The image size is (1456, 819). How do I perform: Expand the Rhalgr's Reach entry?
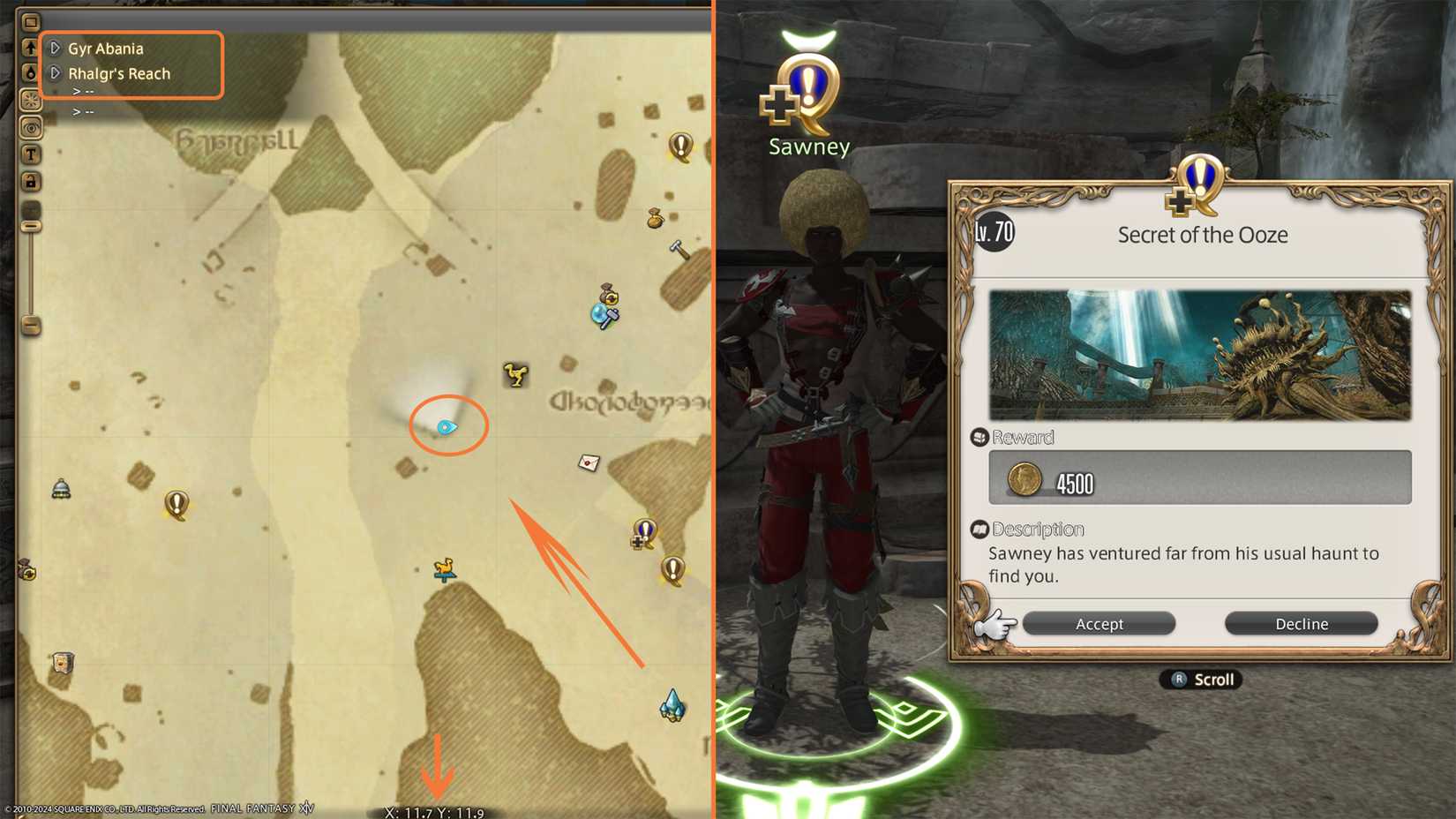point(55,74)
